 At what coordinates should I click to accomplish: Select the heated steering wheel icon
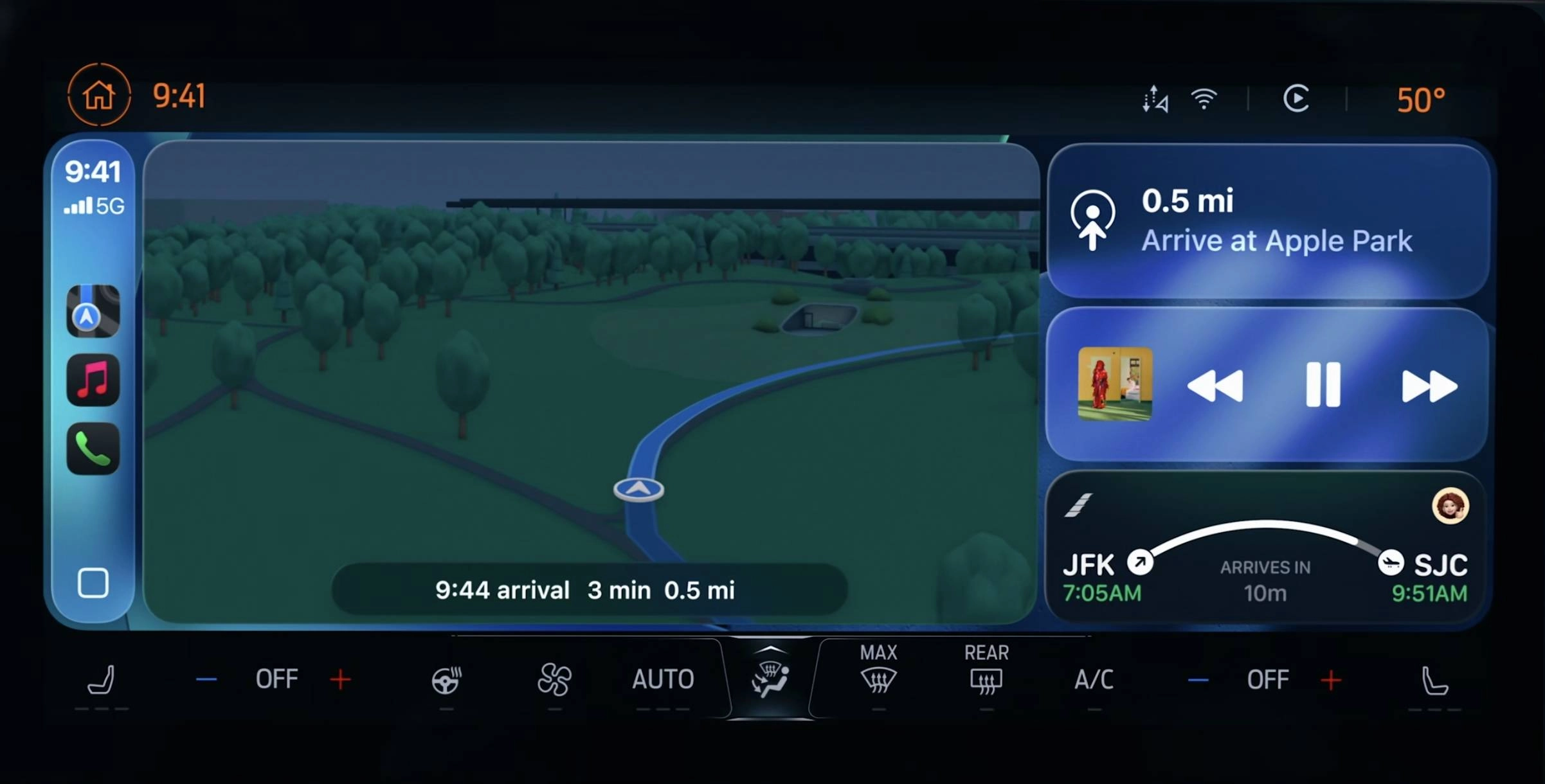pos(446,680)
